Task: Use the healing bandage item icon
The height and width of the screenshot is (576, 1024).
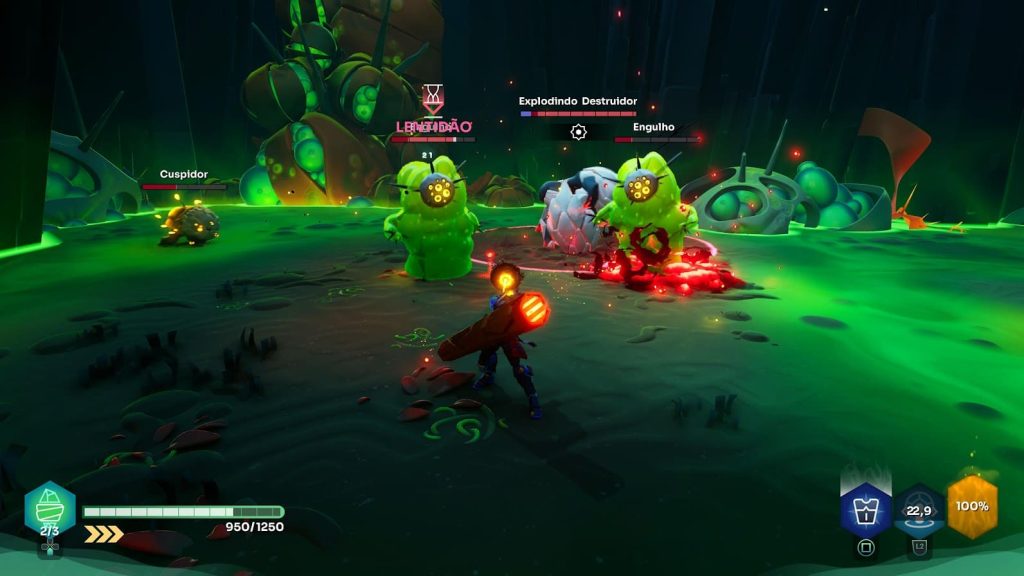Action: [50, 507]
